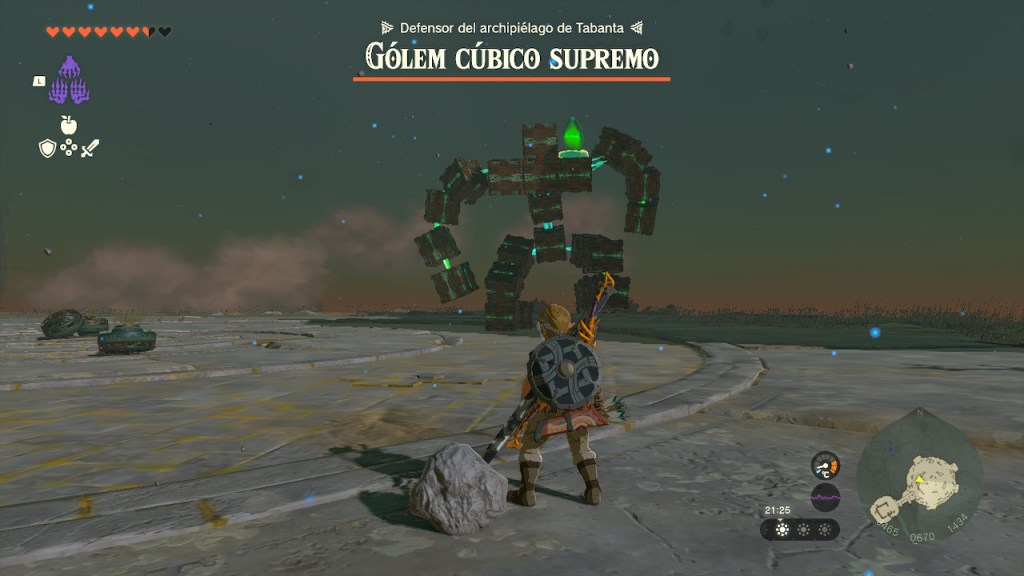
Task: Select the apple quick-item icon
Action: (x=68, y=125)
